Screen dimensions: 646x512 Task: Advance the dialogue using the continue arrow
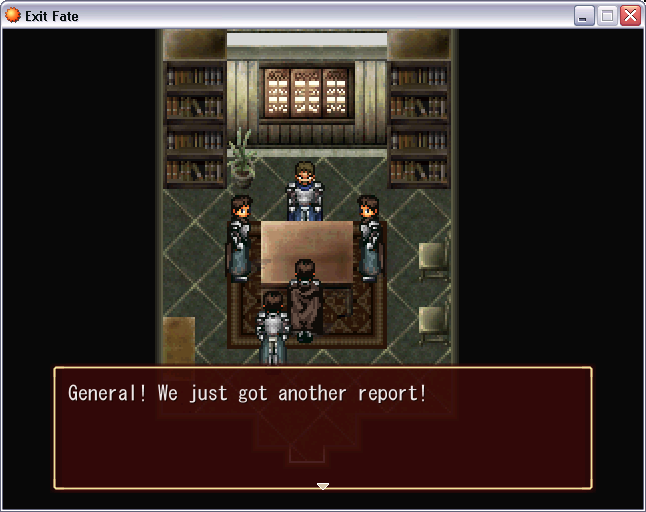pos(322,486)
